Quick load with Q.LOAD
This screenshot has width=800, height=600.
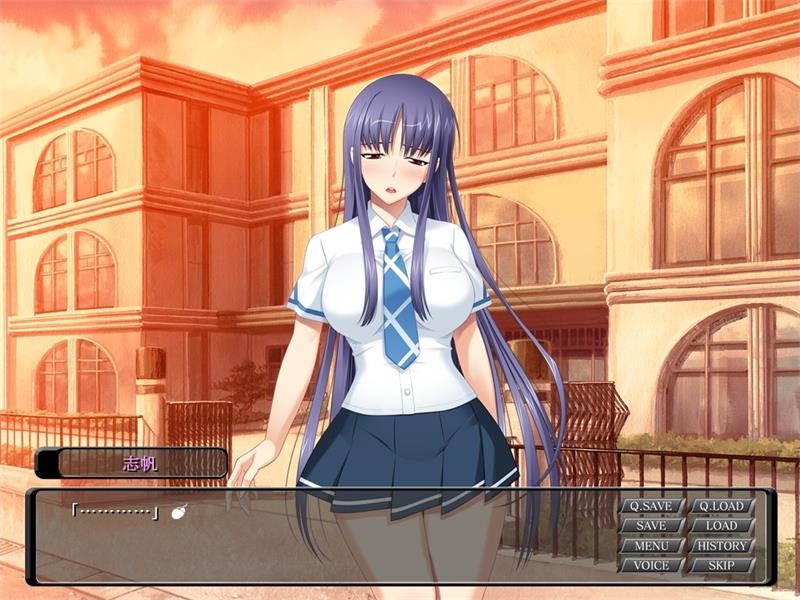pos(721,506)
